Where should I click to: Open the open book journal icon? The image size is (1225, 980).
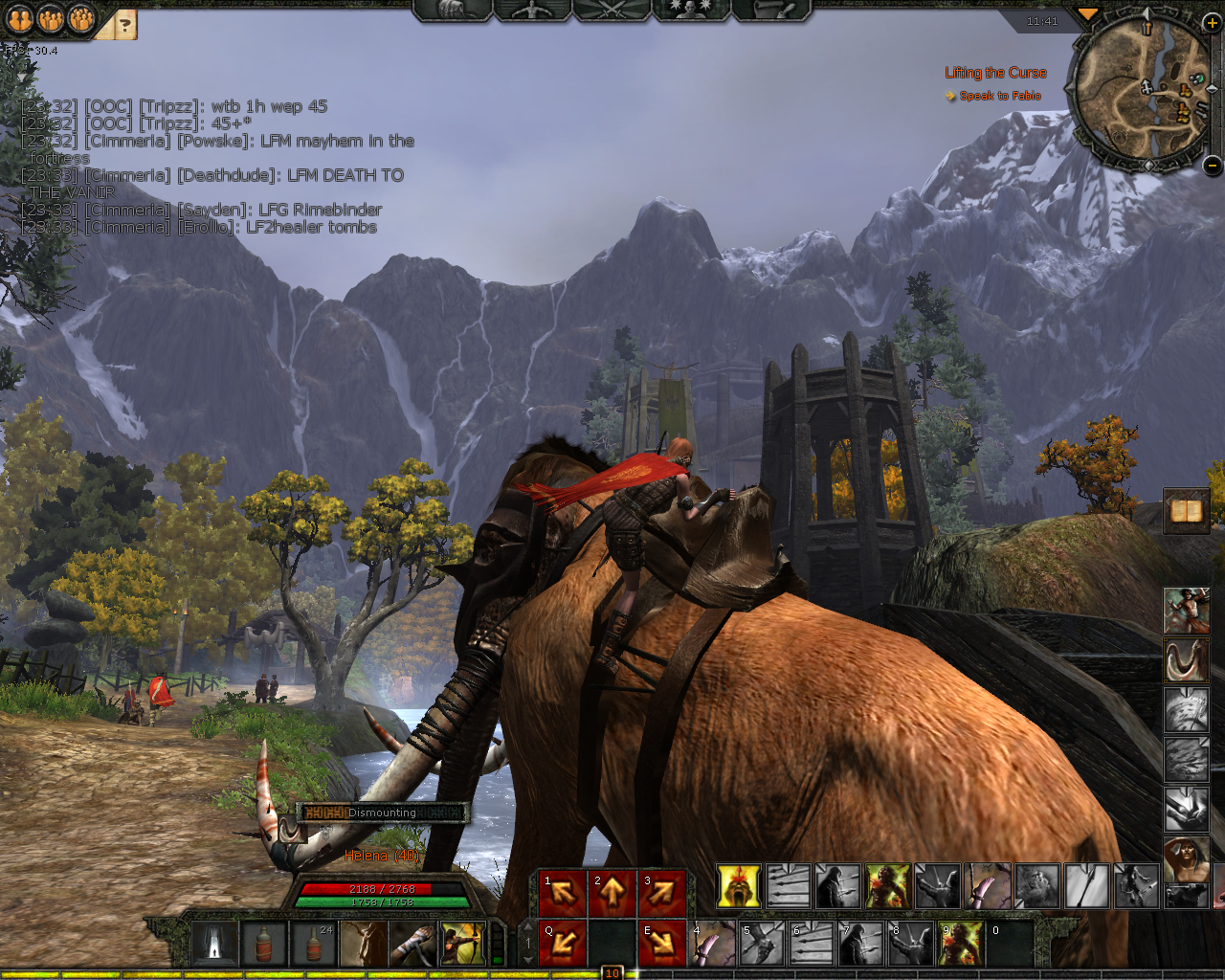pos(1187,511)
